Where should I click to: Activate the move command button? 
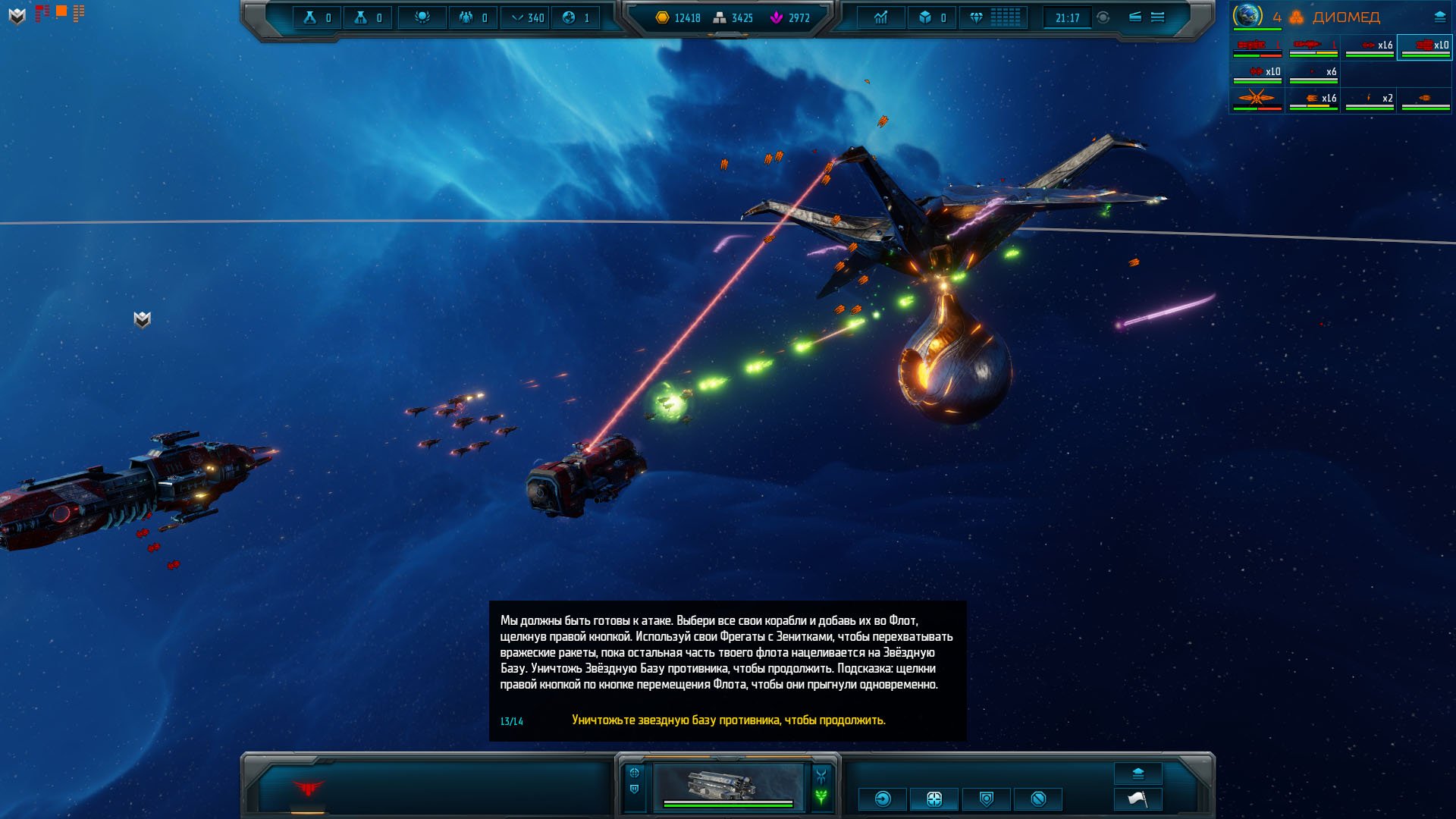pos(883,799)
